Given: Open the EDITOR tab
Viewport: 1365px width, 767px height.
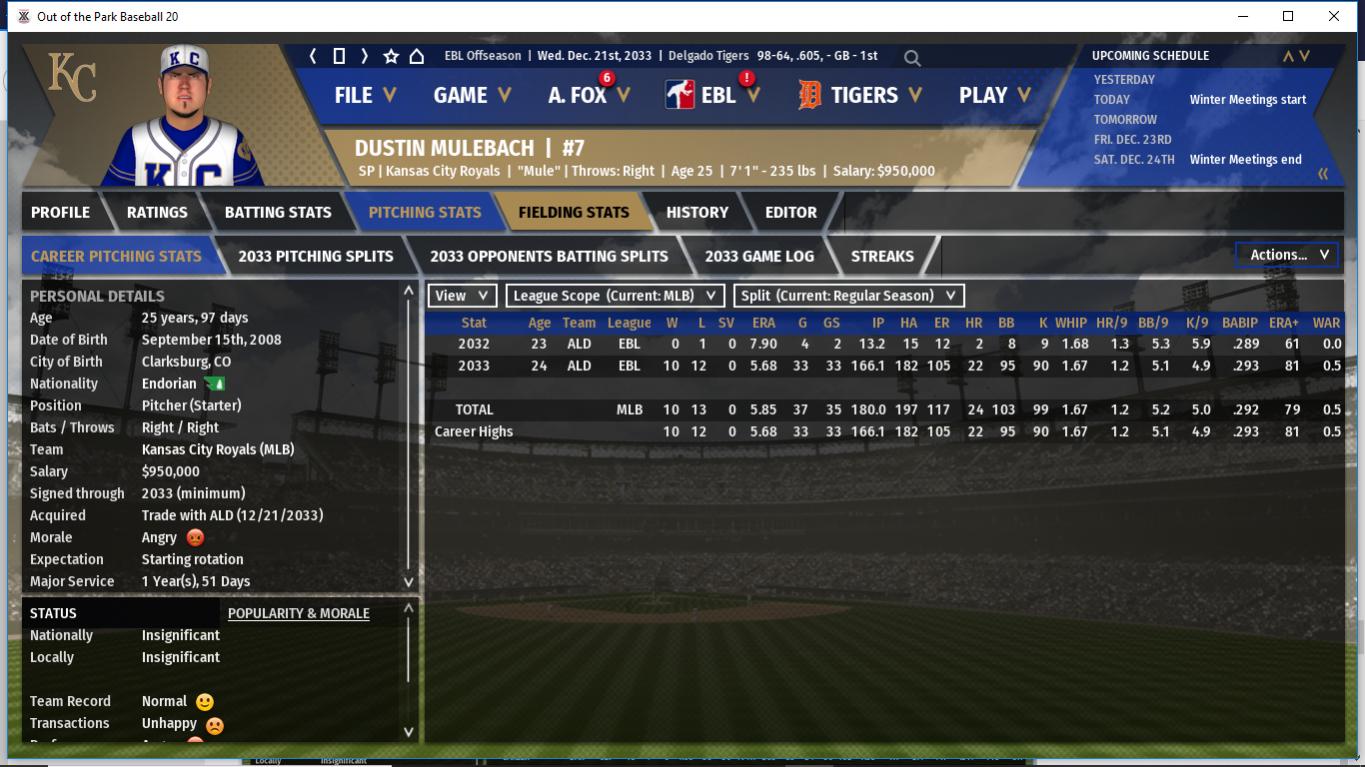Looking at the screenshot, I should (x=791, y=212).
